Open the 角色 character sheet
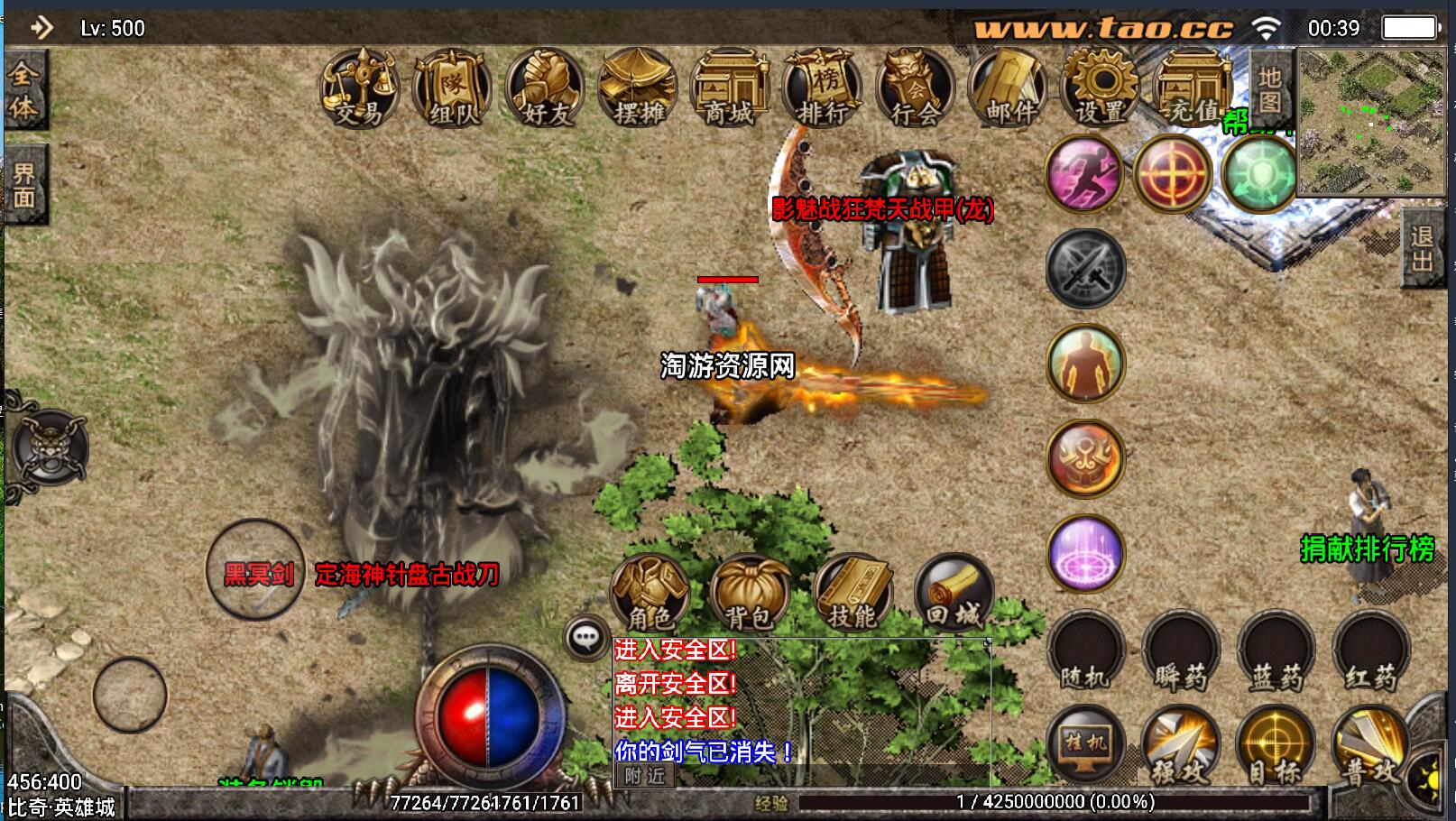The height and width of the screenshot is (821, 1456). pos(650,593)
